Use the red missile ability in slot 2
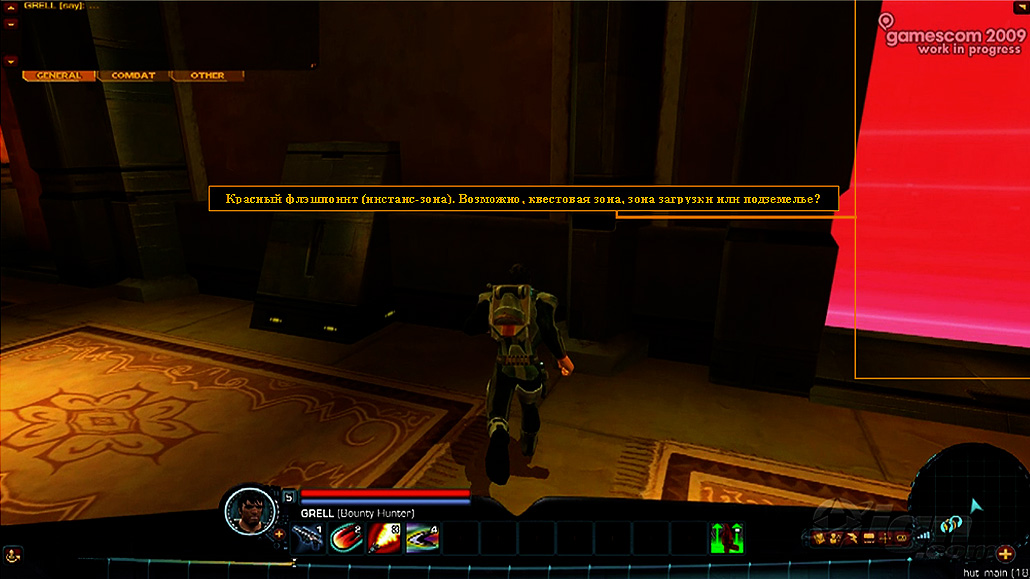The width and height of the screenshot is (1030, 579). pos(345,538)
